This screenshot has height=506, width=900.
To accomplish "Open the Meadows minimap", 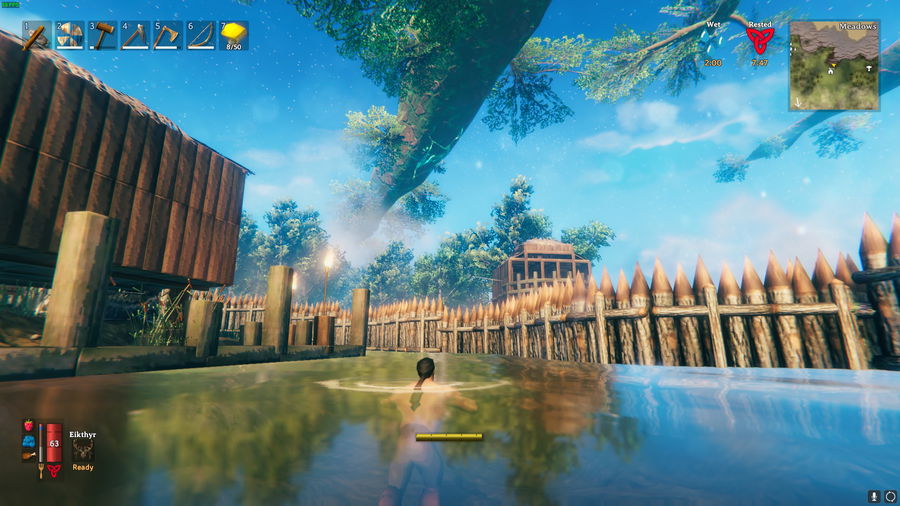I will (x=834, y=66).
